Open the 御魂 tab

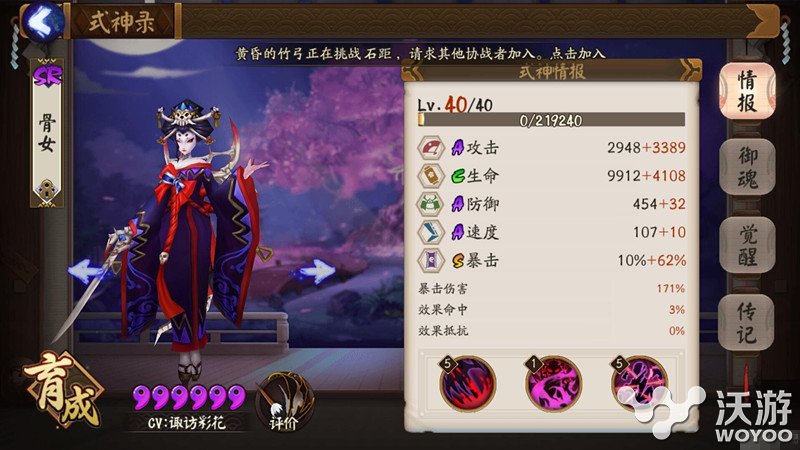click(x=746, y=168)
